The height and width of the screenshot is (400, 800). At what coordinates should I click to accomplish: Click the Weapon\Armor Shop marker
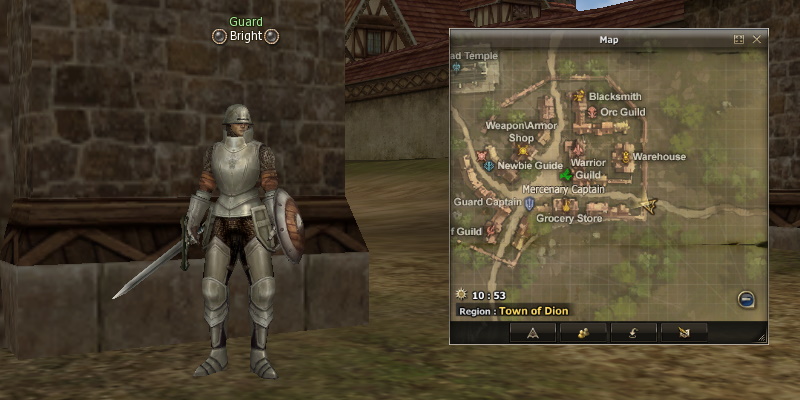tap(522, 150)
